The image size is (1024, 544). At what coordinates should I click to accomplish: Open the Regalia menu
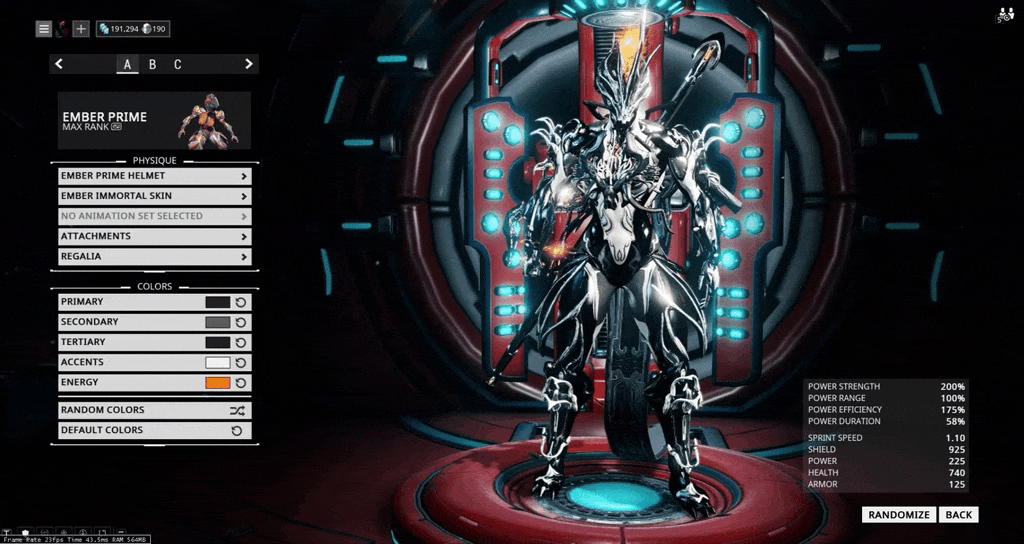coord(154,256)
